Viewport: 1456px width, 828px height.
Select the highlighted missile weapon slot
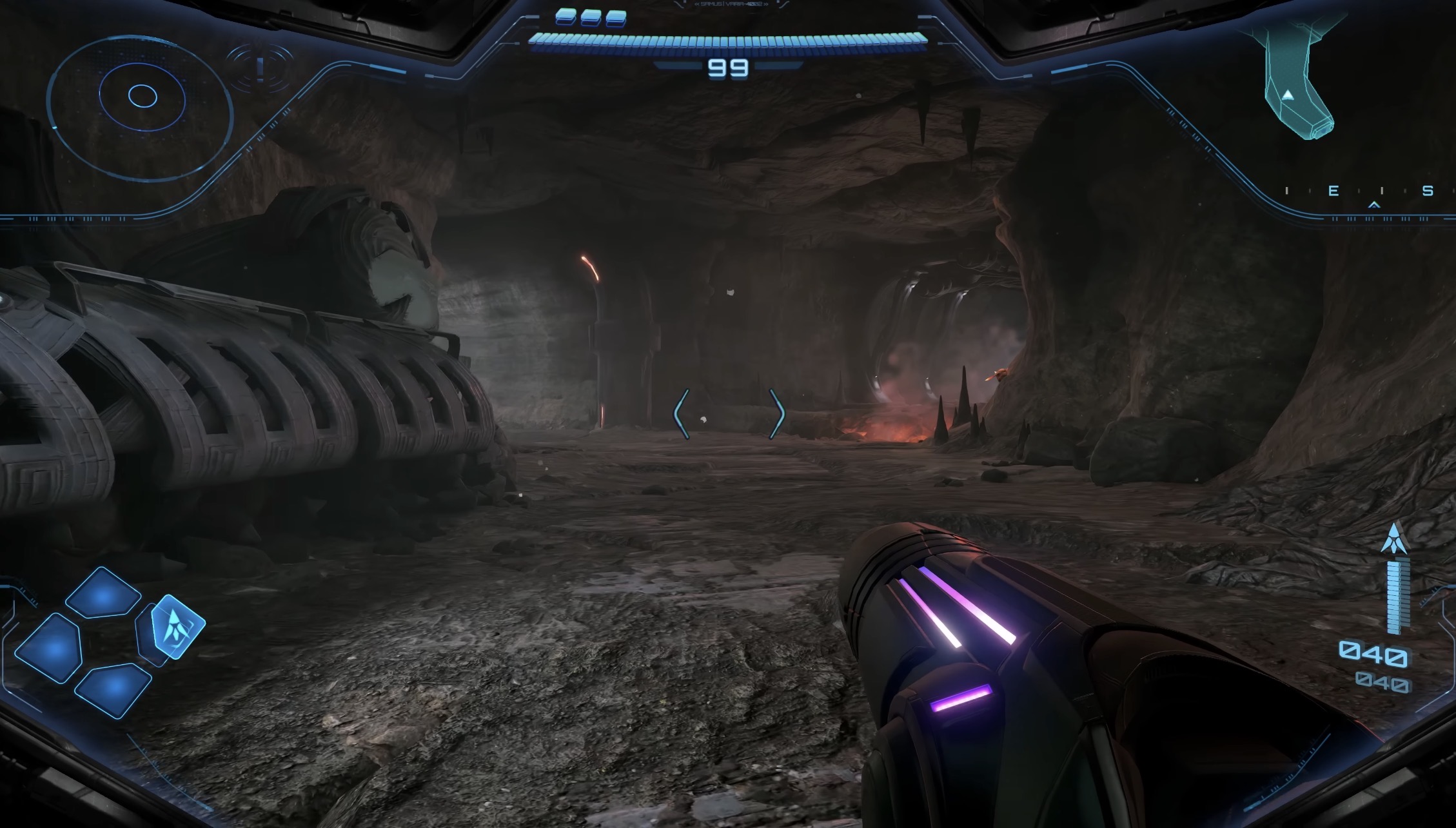point(176,626)
